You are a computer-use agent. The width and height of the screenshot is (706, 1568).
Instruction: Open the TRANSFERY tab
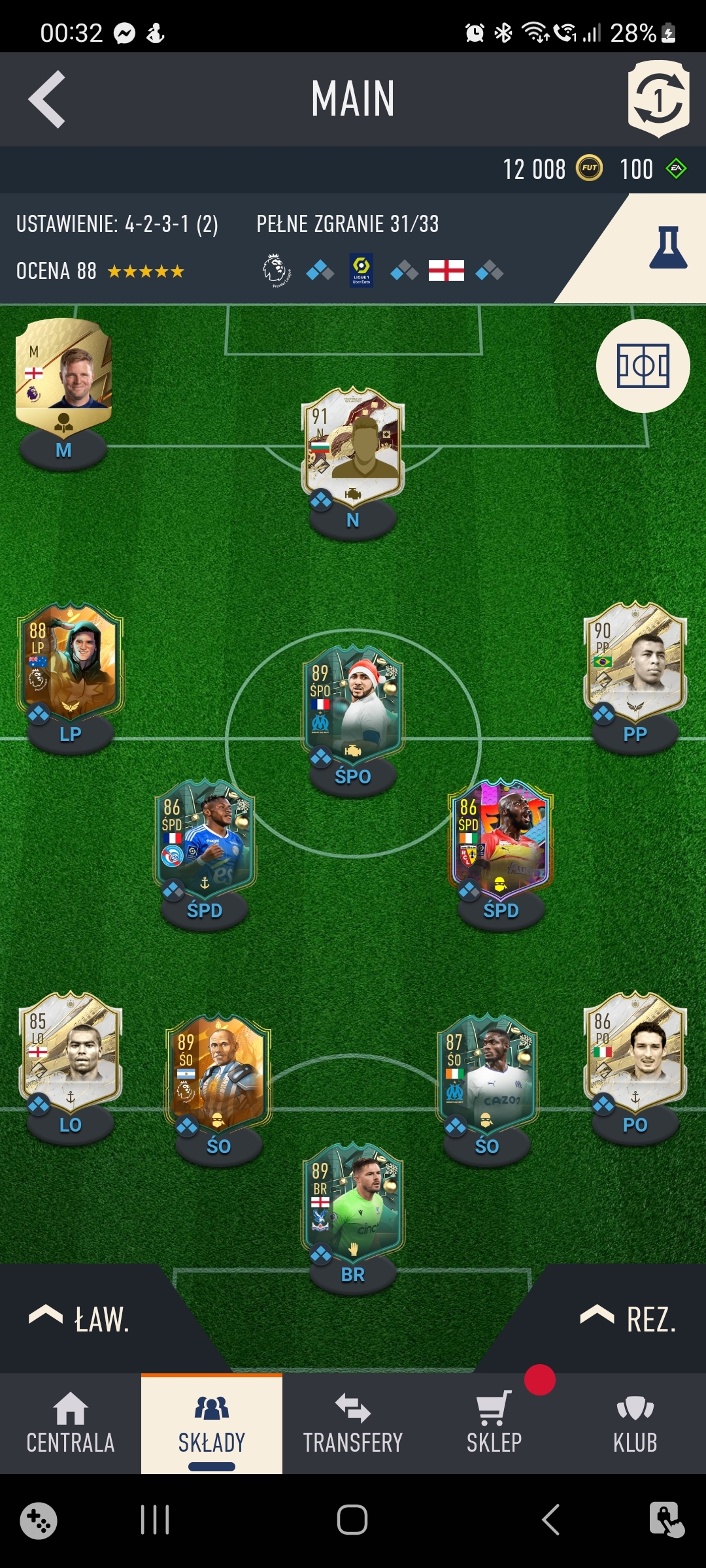pos(353,1424)
